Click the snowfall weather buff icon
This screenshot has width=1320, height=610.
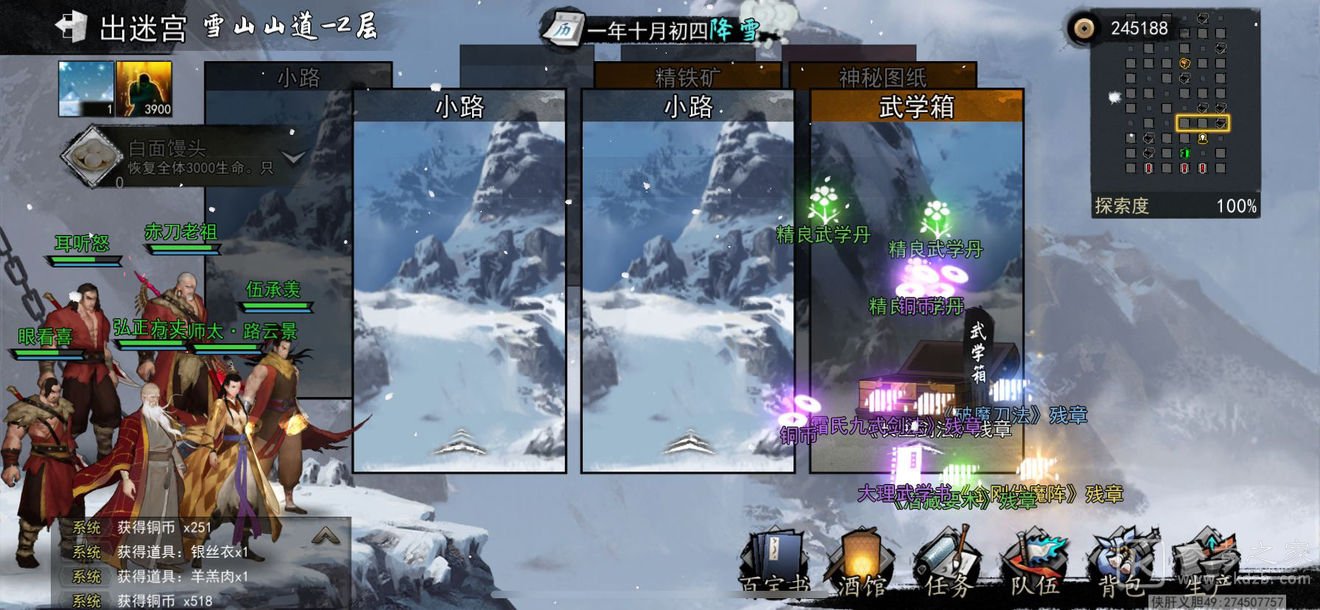tap(86, 89)
